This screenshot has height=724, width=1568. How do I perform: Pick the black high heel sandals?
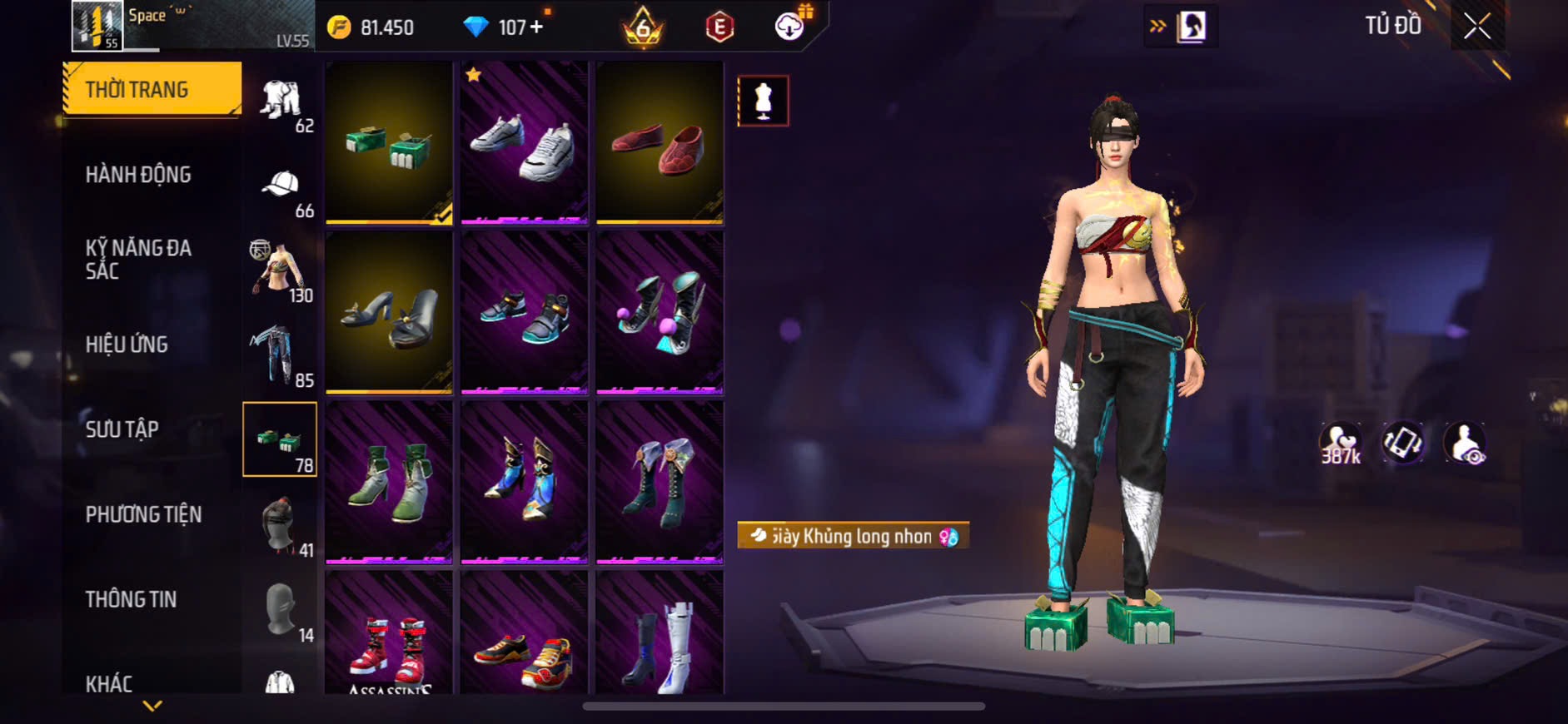(389, 312)
